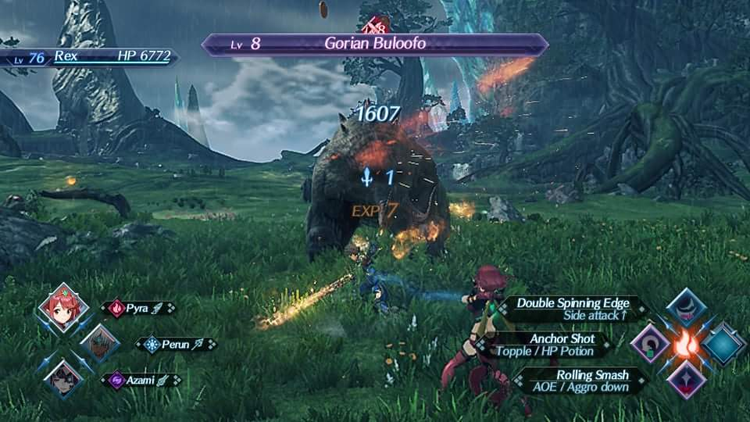Click the Rolling Smash AOE label

pos(573,380)
